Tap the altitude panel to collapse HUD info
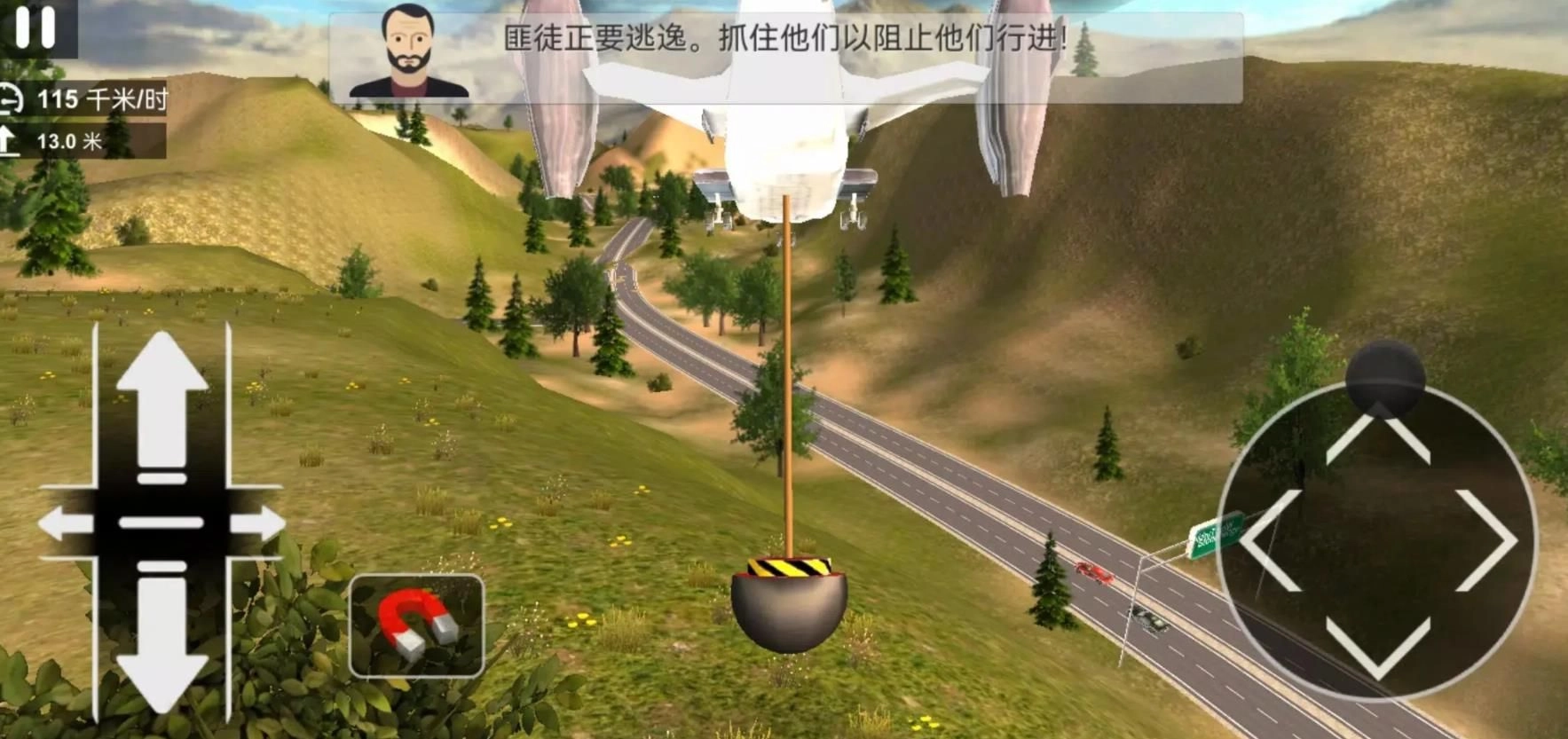Image resolution: width=1568 pixels, height=739 pixels. point(84,138)
